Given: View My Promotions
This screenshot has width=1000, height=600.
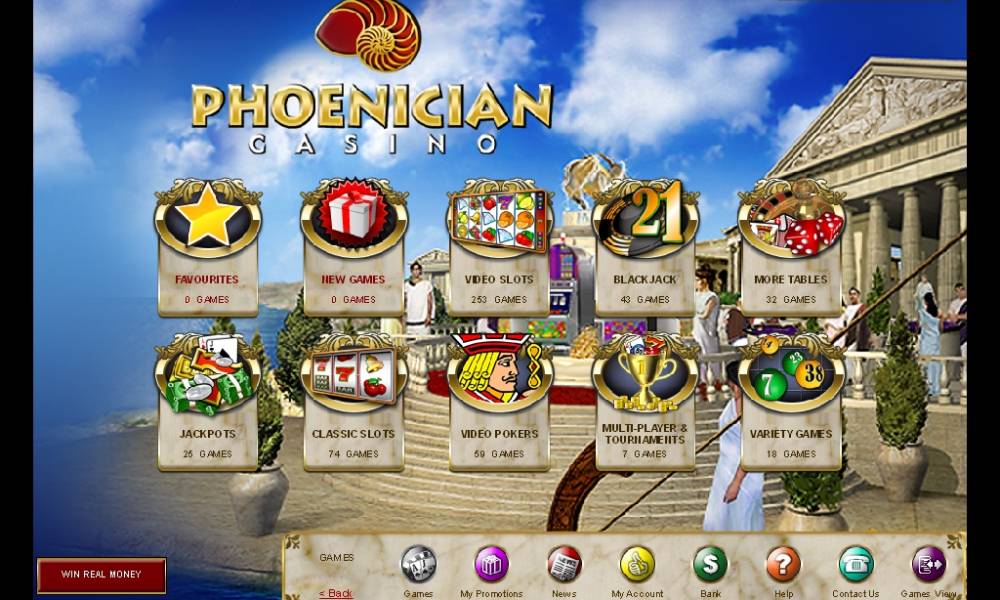Looking at the screenshot, I should (491, 565).
